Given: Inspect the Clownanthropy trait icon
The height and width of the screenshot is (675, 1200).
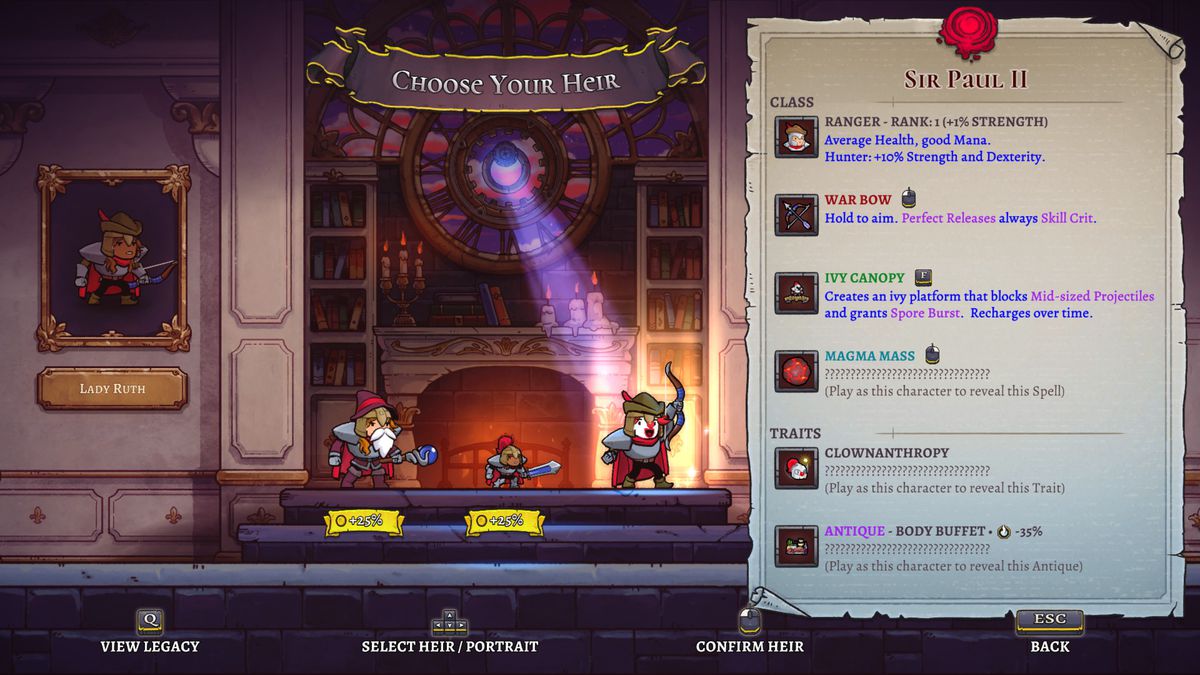Looking at the screenshot, I should (x=796, y=468).
